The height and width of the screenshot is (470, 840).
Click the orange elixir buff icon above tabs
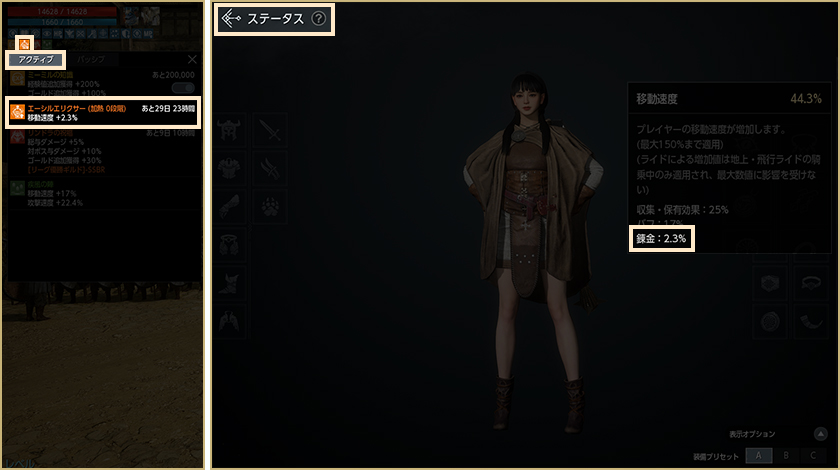click(x=25, y=44)
